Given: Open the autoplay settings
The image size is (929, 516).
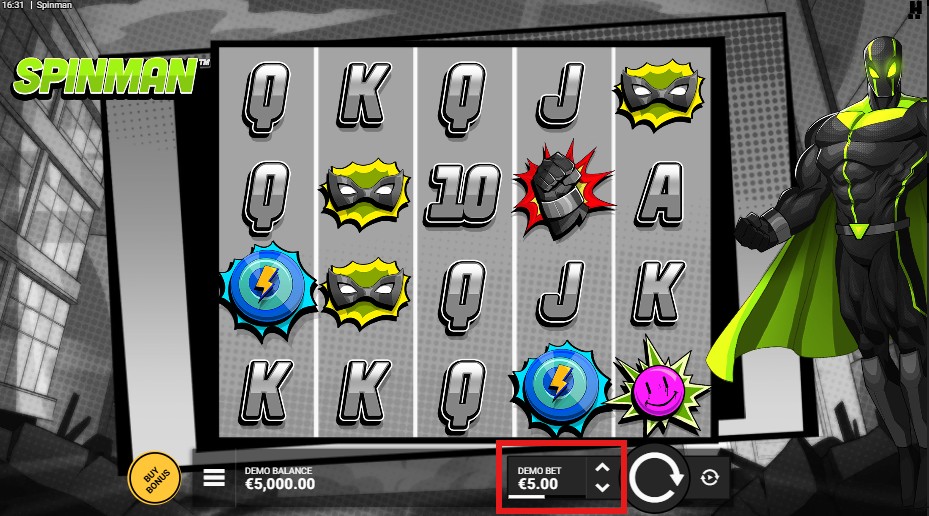Looking at the screenshot, I should coord(710,478).
